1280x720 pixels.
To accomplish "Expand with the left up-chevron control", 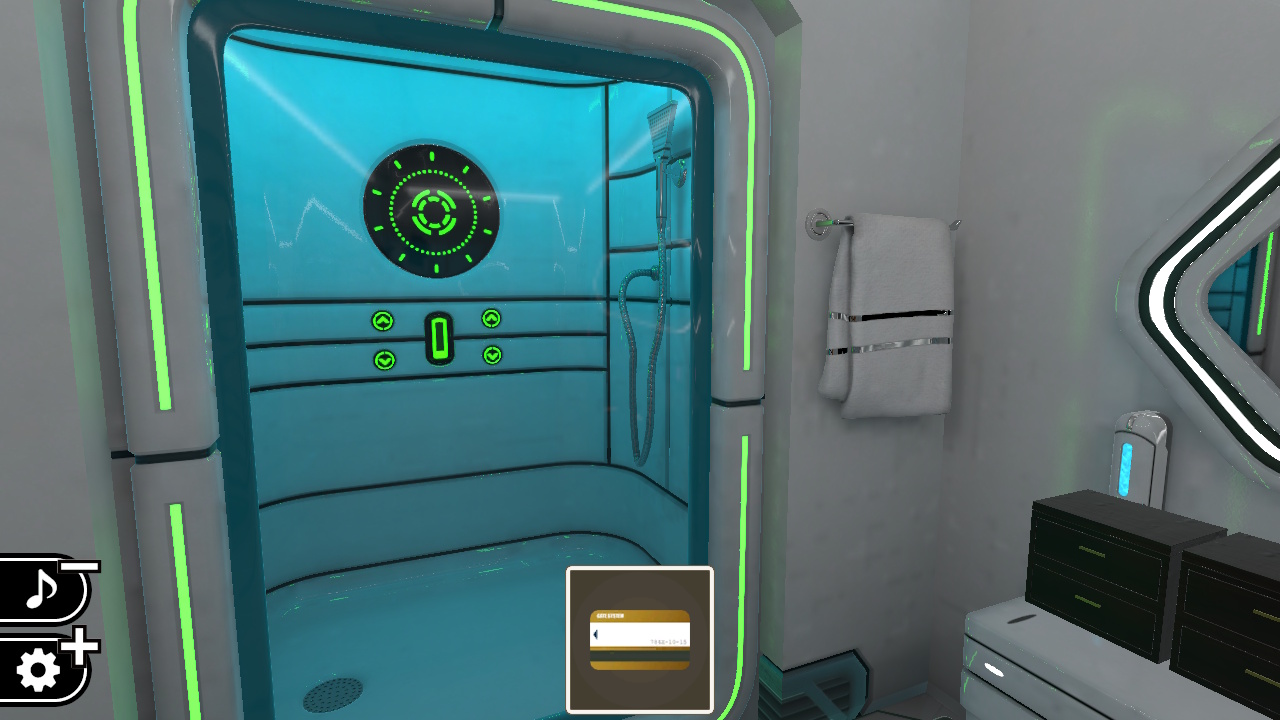I will pyautogui.click(x=382, y=319).
